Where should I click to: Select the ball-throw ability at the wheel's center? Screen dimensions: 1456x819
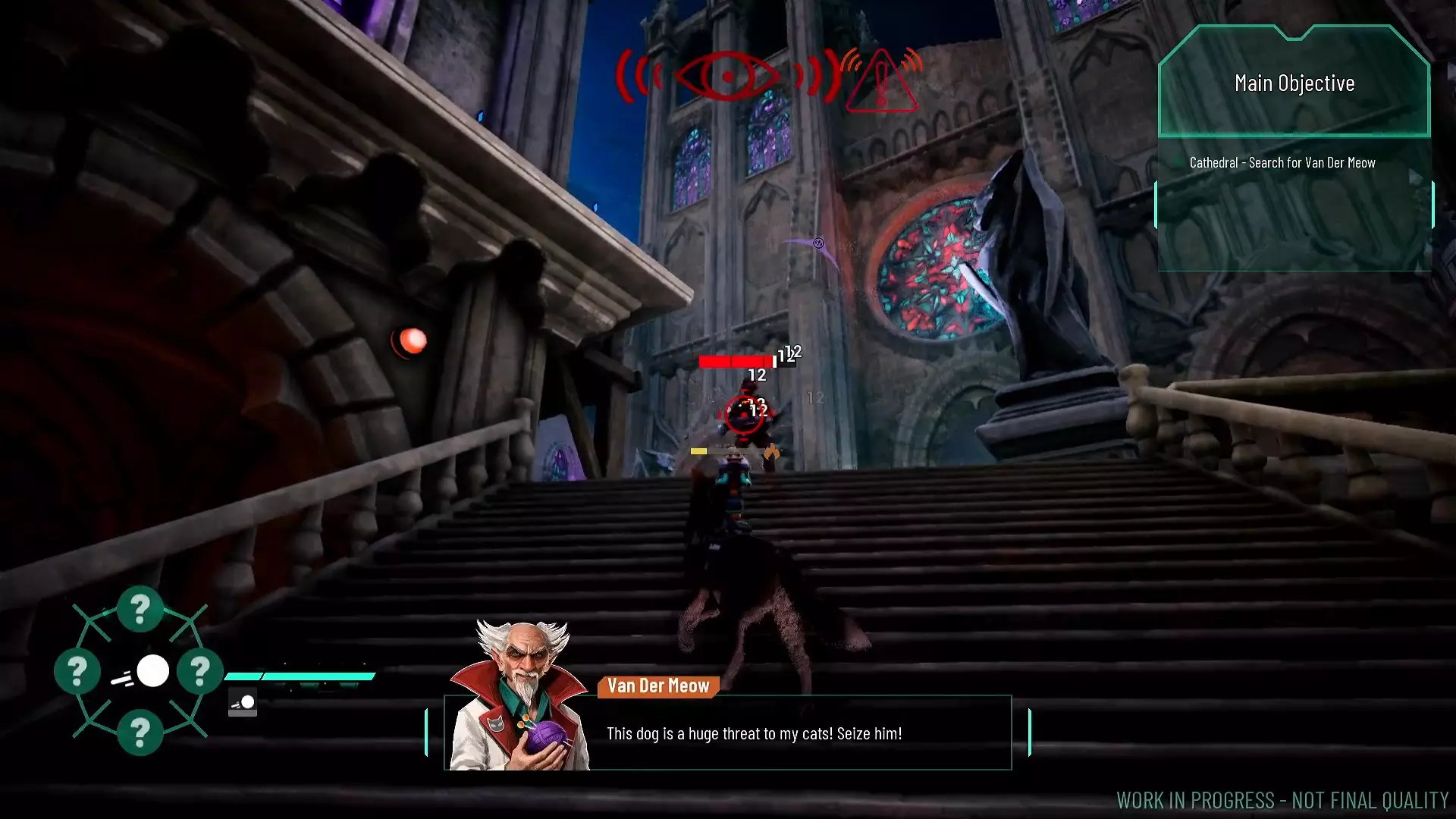152,670
